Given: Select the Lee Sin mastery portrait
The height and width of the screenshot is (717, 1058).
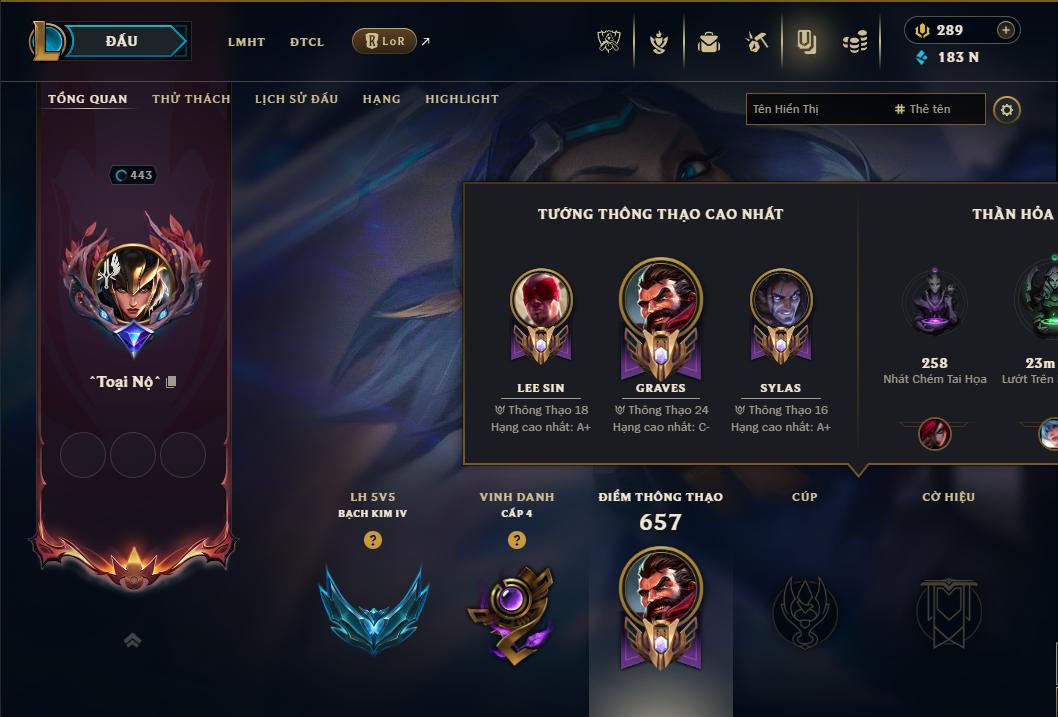Looking at the screenshot, I should pos(541,301).
